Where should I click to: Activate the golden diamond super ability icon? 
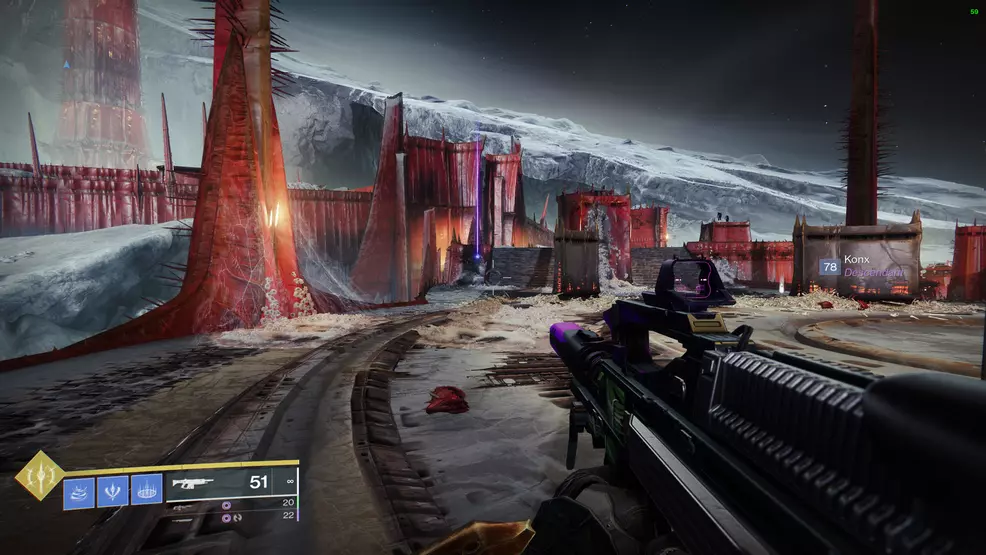point(40,476)
